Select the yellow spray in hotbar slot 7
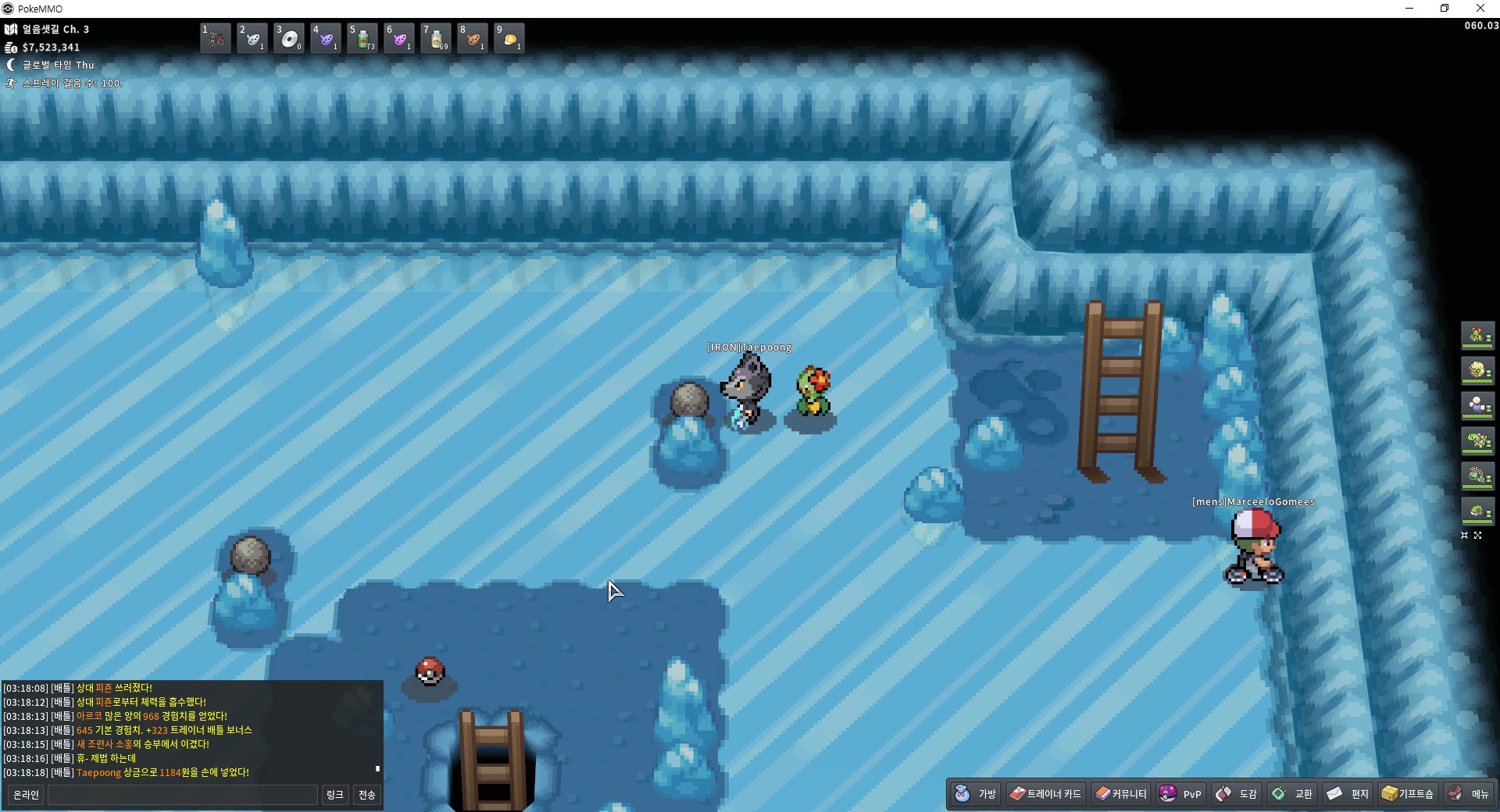This screenshot has width=1500, height=812. coord(436,38)
